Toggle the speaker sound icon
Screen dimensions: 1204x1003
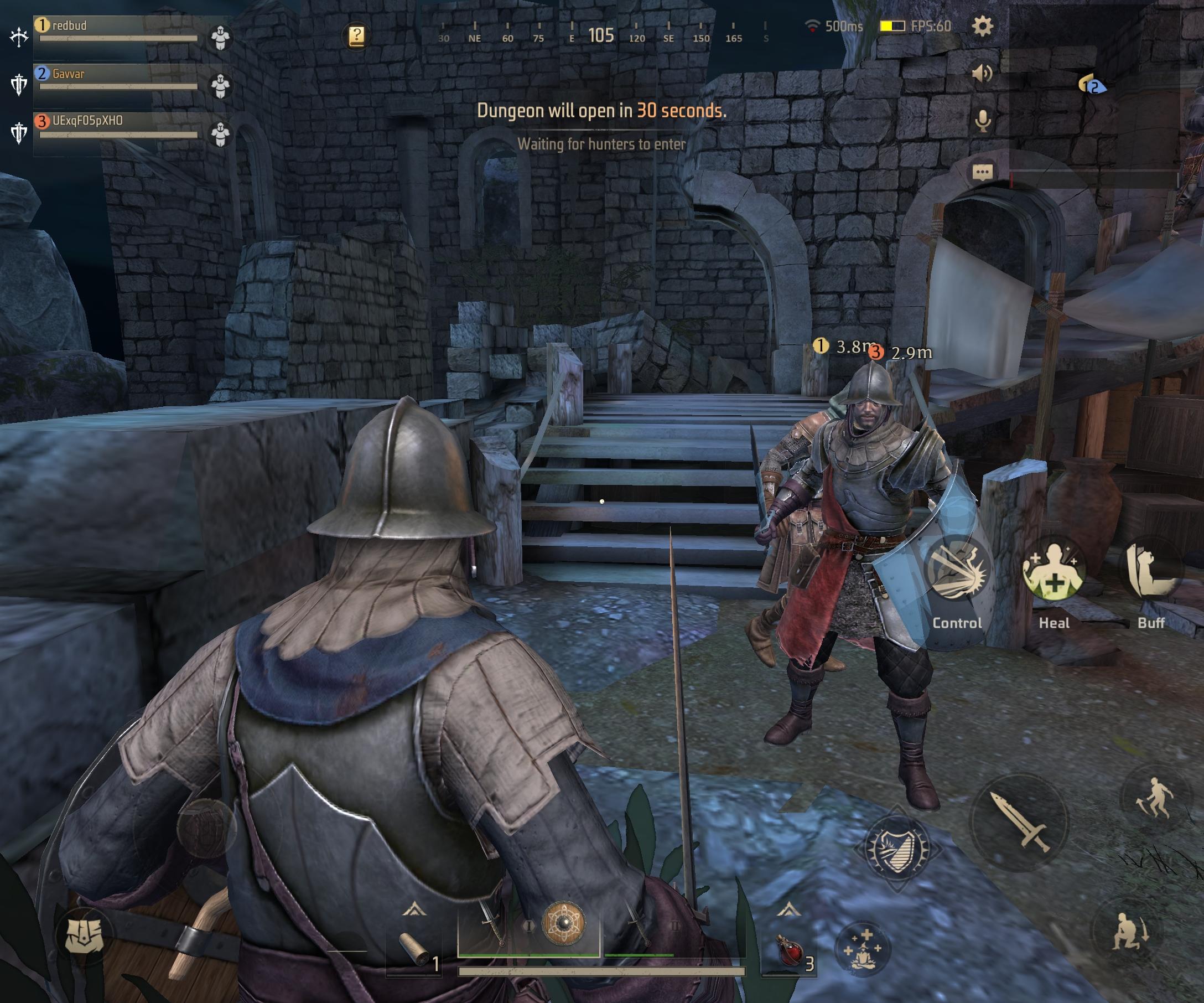982,73
